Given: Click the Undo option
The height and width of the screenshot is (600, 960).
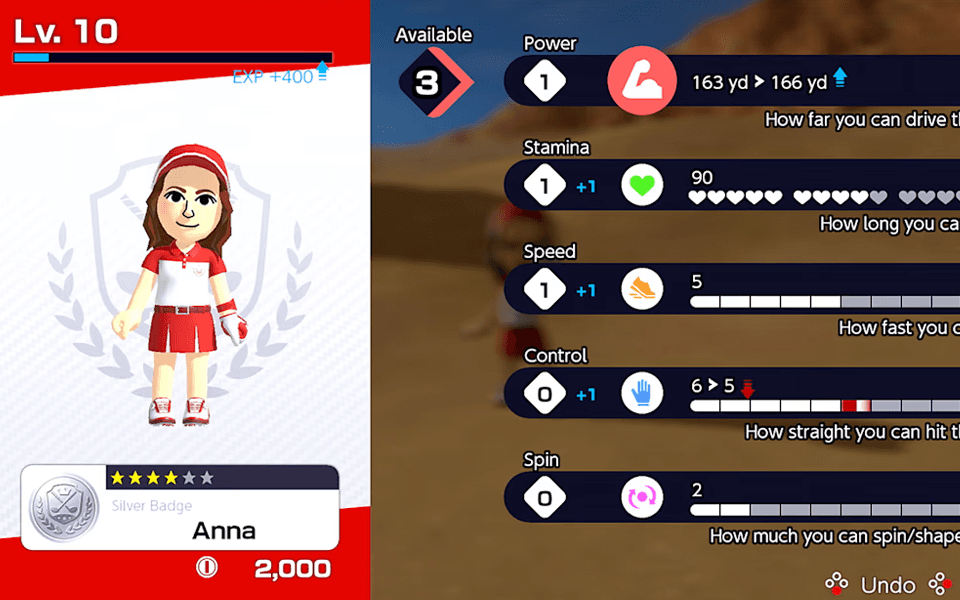Looking at the screenshot, I should point(885,583).
